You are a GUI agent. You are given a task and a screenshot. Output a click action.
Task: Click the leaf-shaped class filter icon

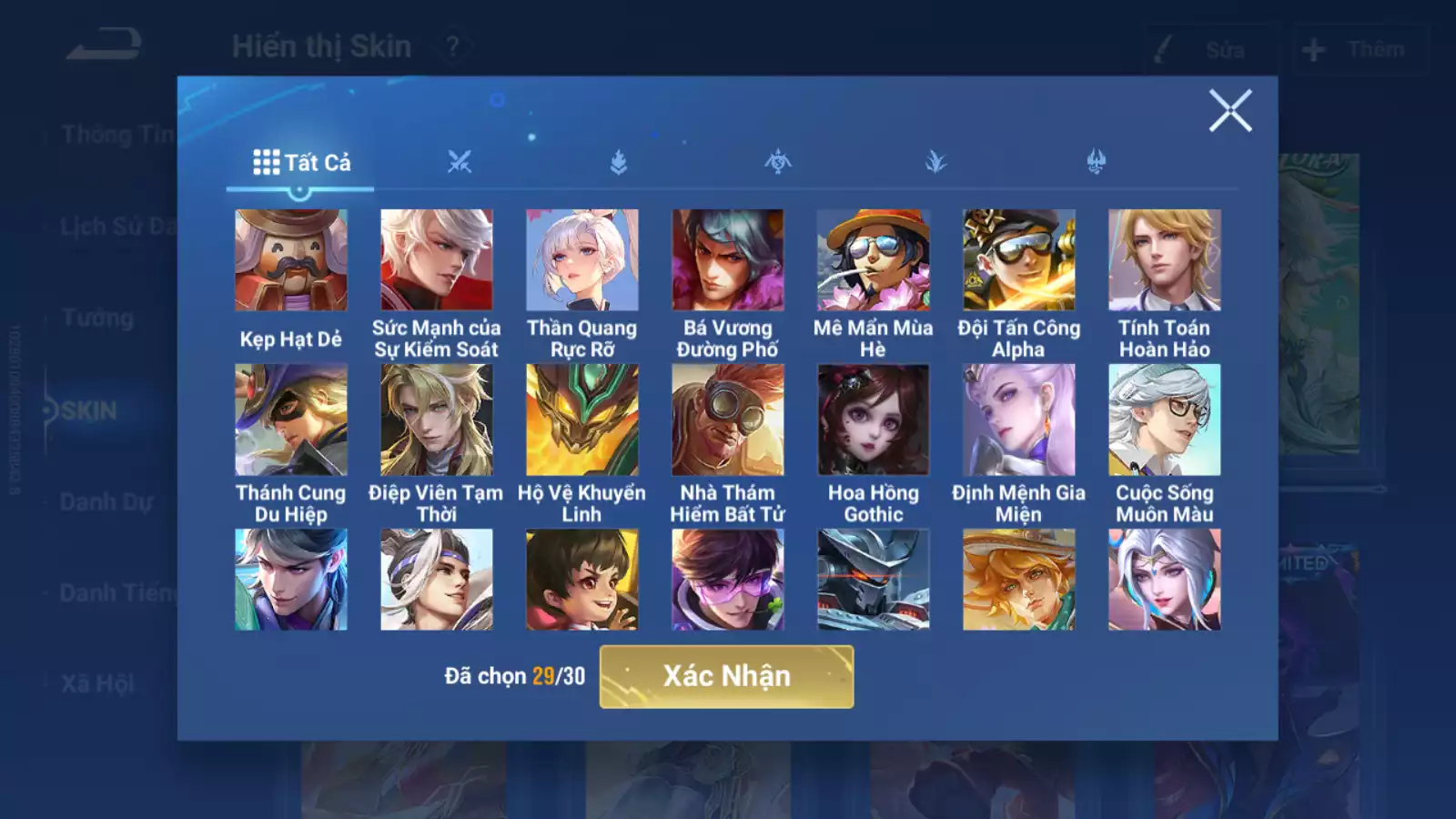(x=938, y=160)
